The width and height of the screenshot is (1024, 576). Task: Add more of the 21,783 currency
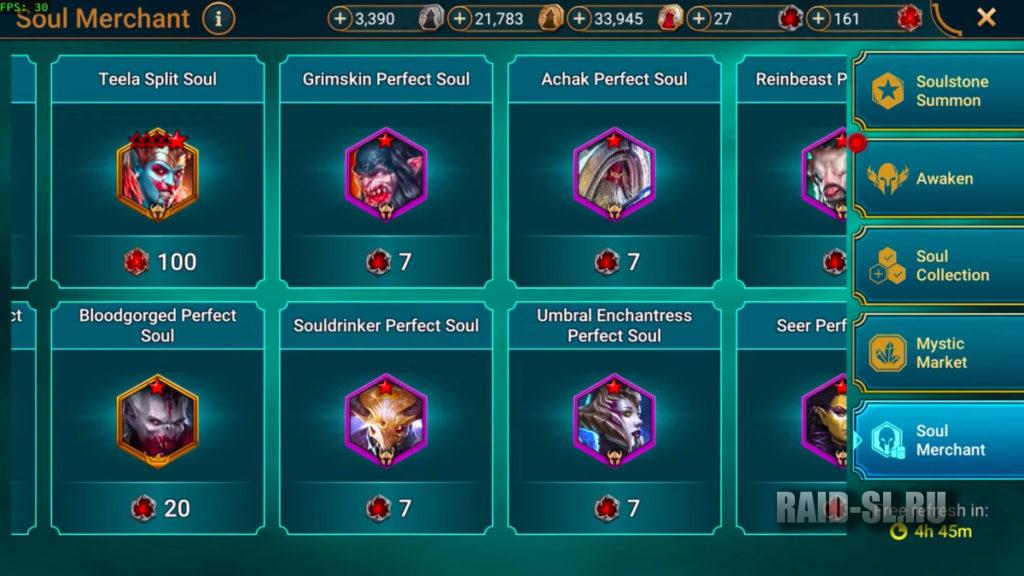click(x=460, y=18)
